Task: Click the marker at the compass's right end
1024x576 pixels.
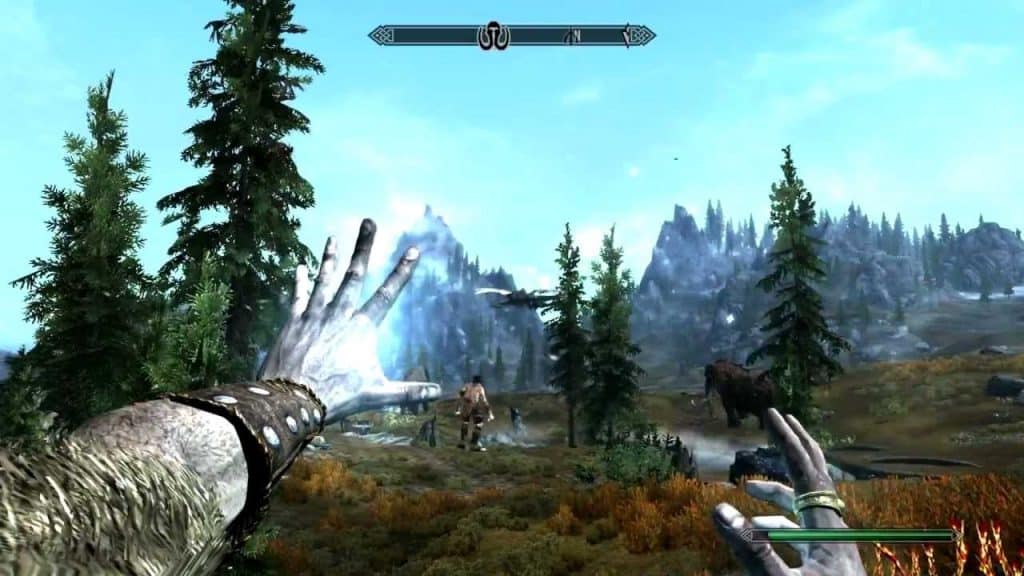Action: point(628,36)
